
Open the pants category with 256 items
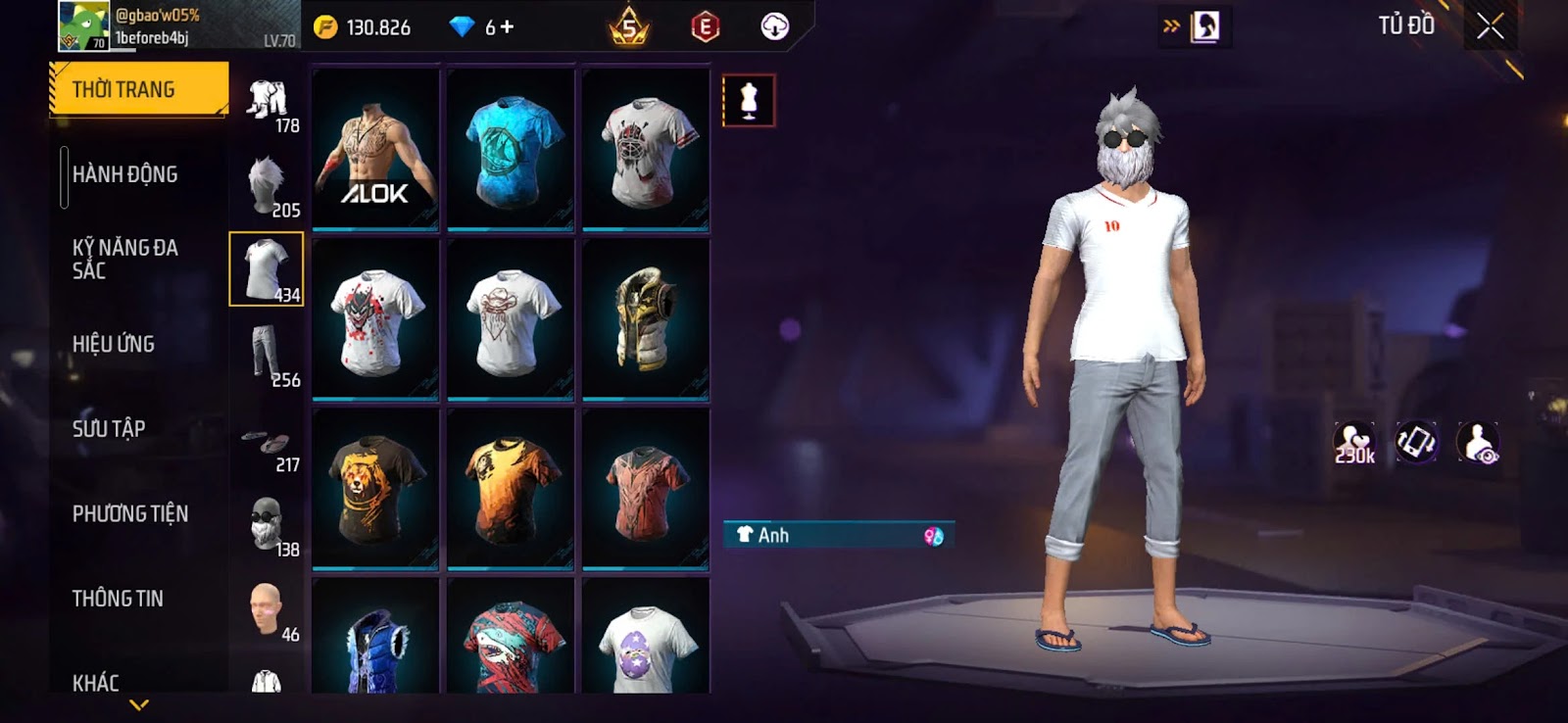[268, 355]
